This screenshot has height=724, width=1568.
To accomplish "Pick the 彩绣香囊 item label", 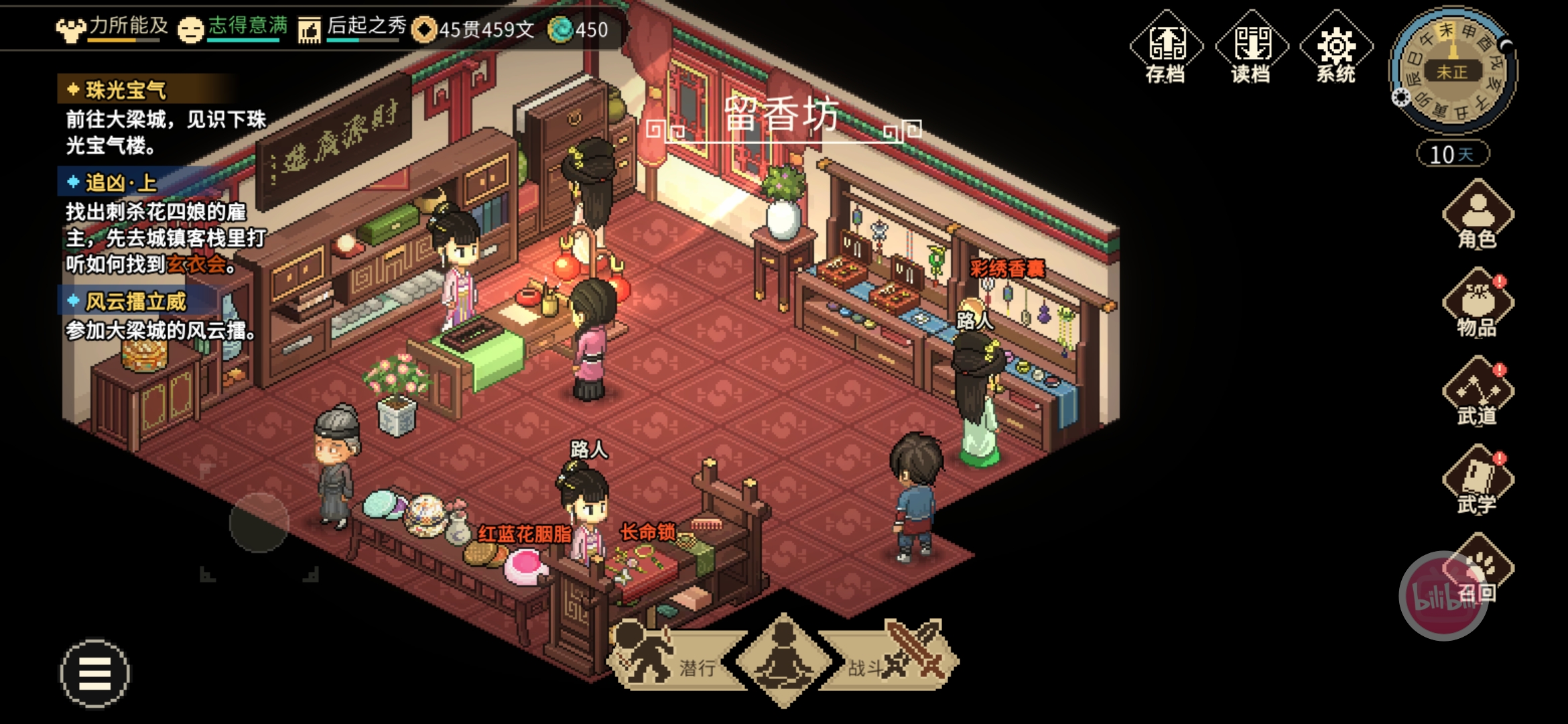I will [1007, 269].
